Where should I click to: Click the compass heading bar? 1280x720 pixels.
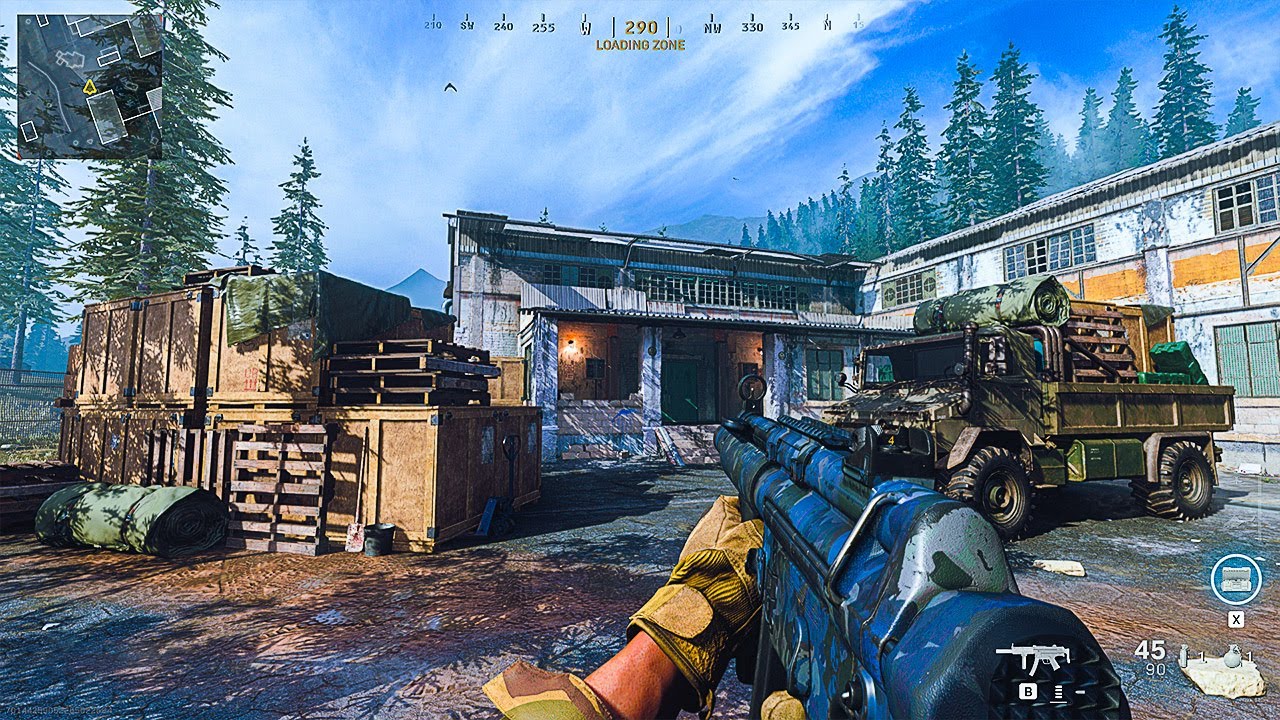pyautogui.click(x=641, y=27)
